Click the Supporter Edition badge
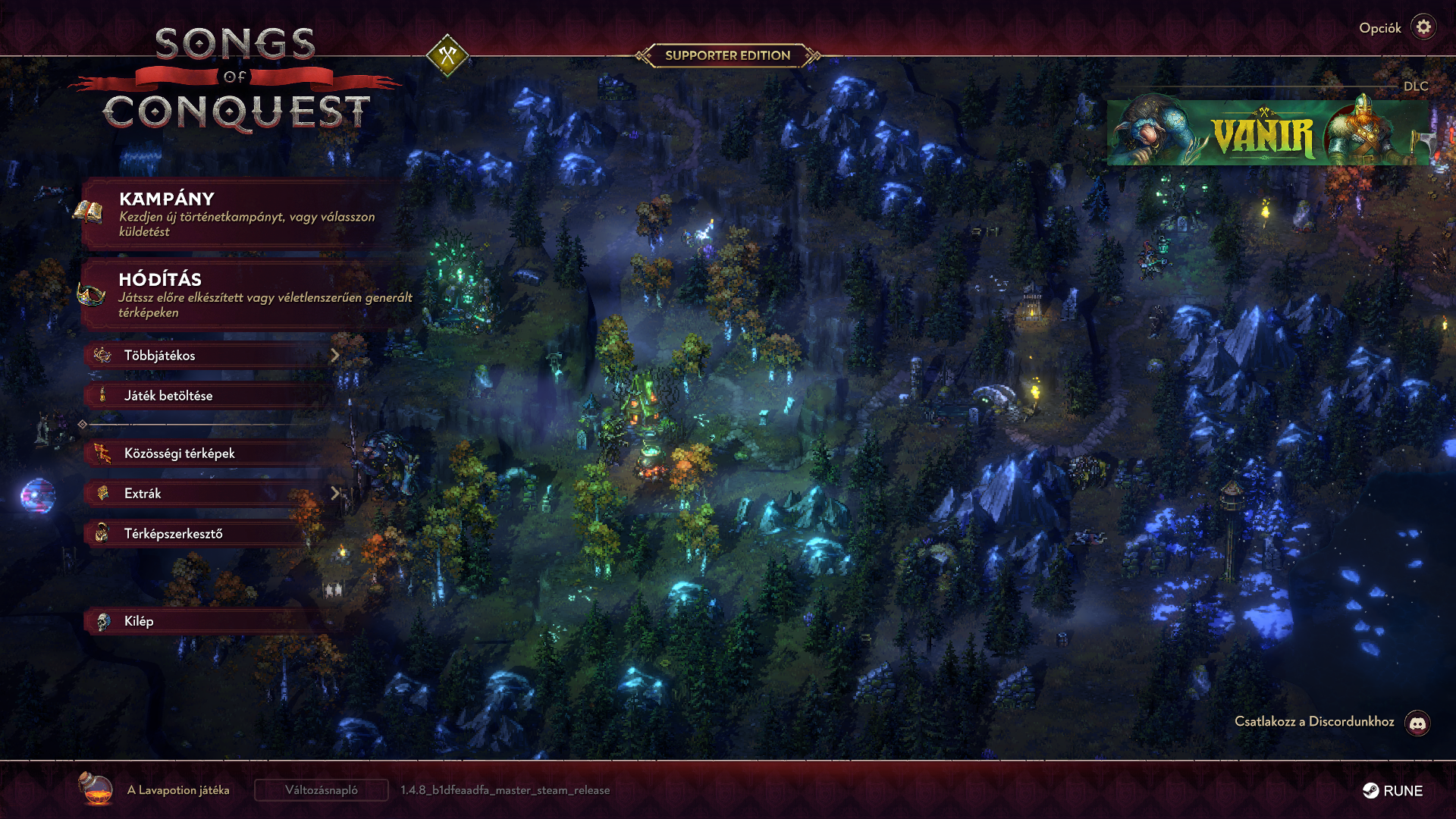 click(x=727, y=55)
